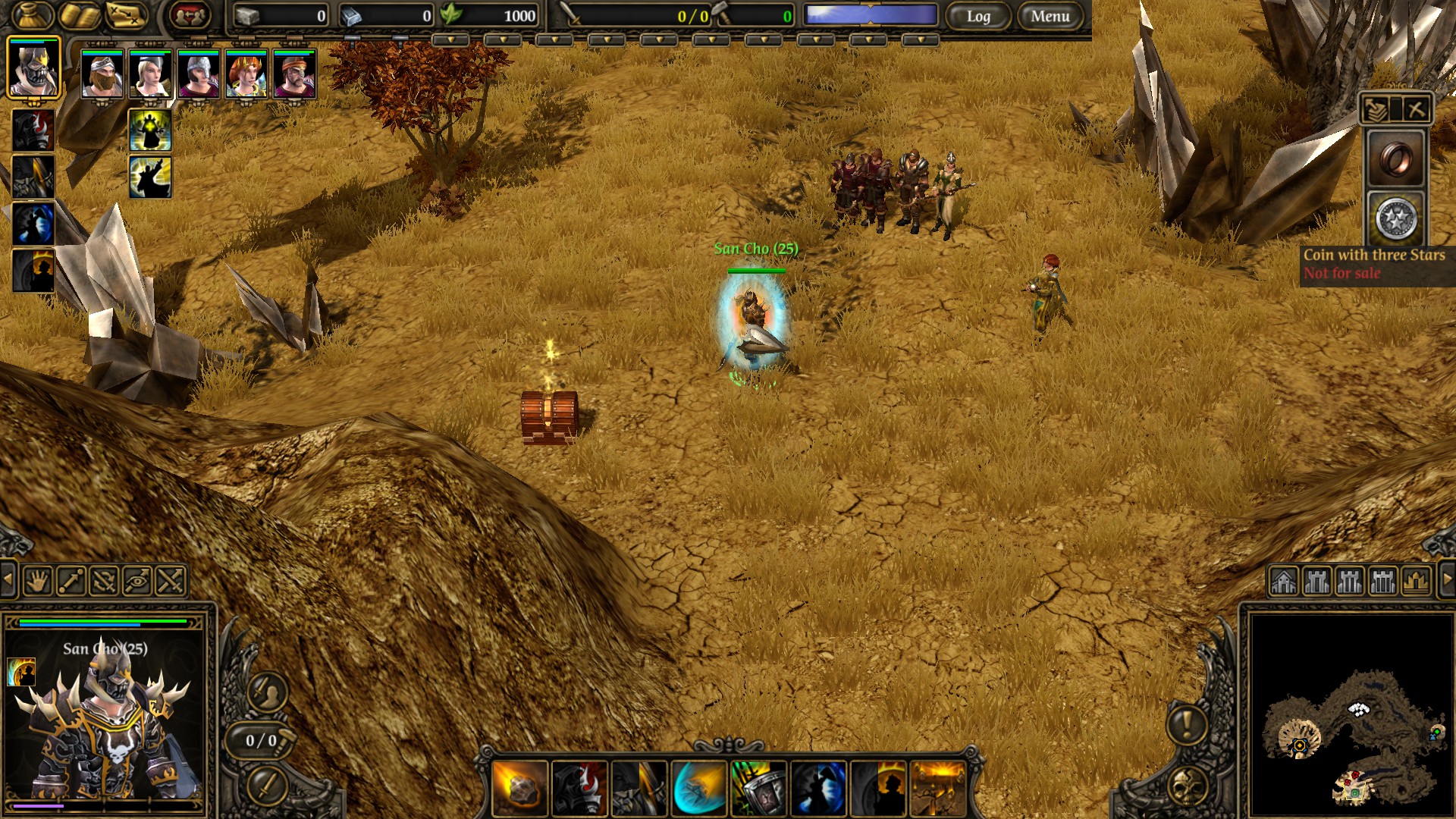
Task: Use the flaming rock ability in hotbar
Action: (520, 788)
